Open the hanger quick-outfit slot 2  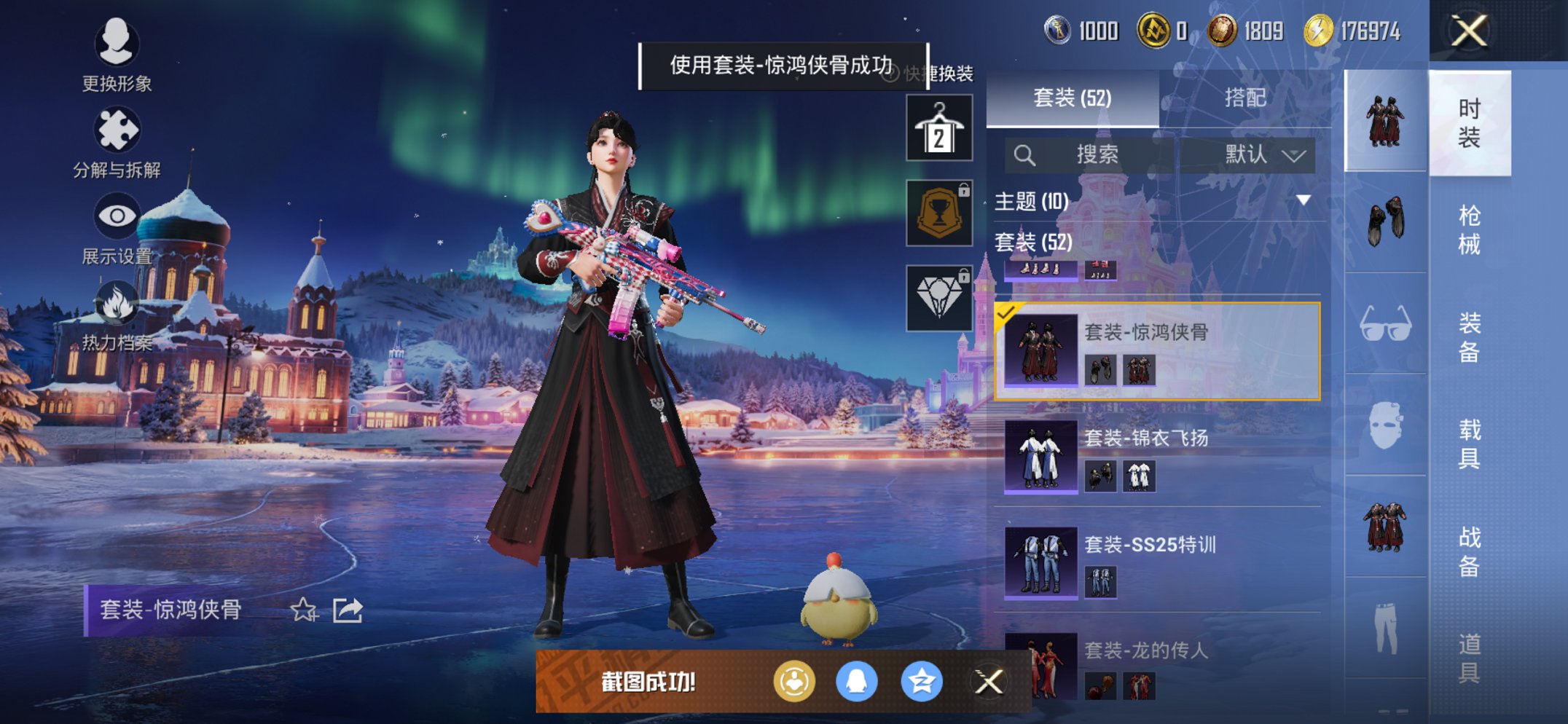939,128
